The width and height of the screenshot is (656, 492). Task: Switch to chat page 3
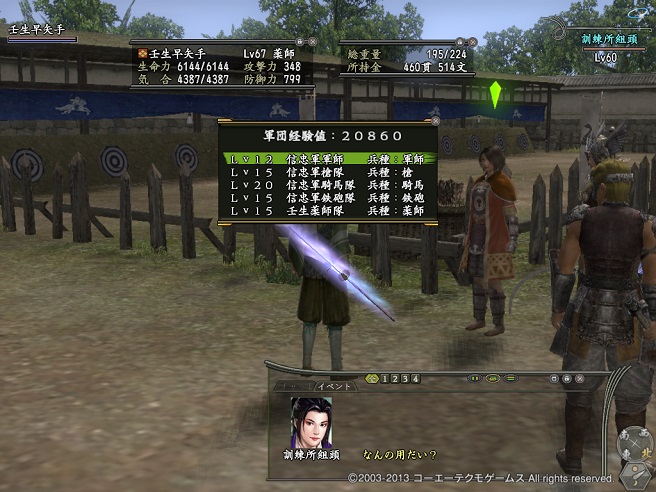click(404, 379)
